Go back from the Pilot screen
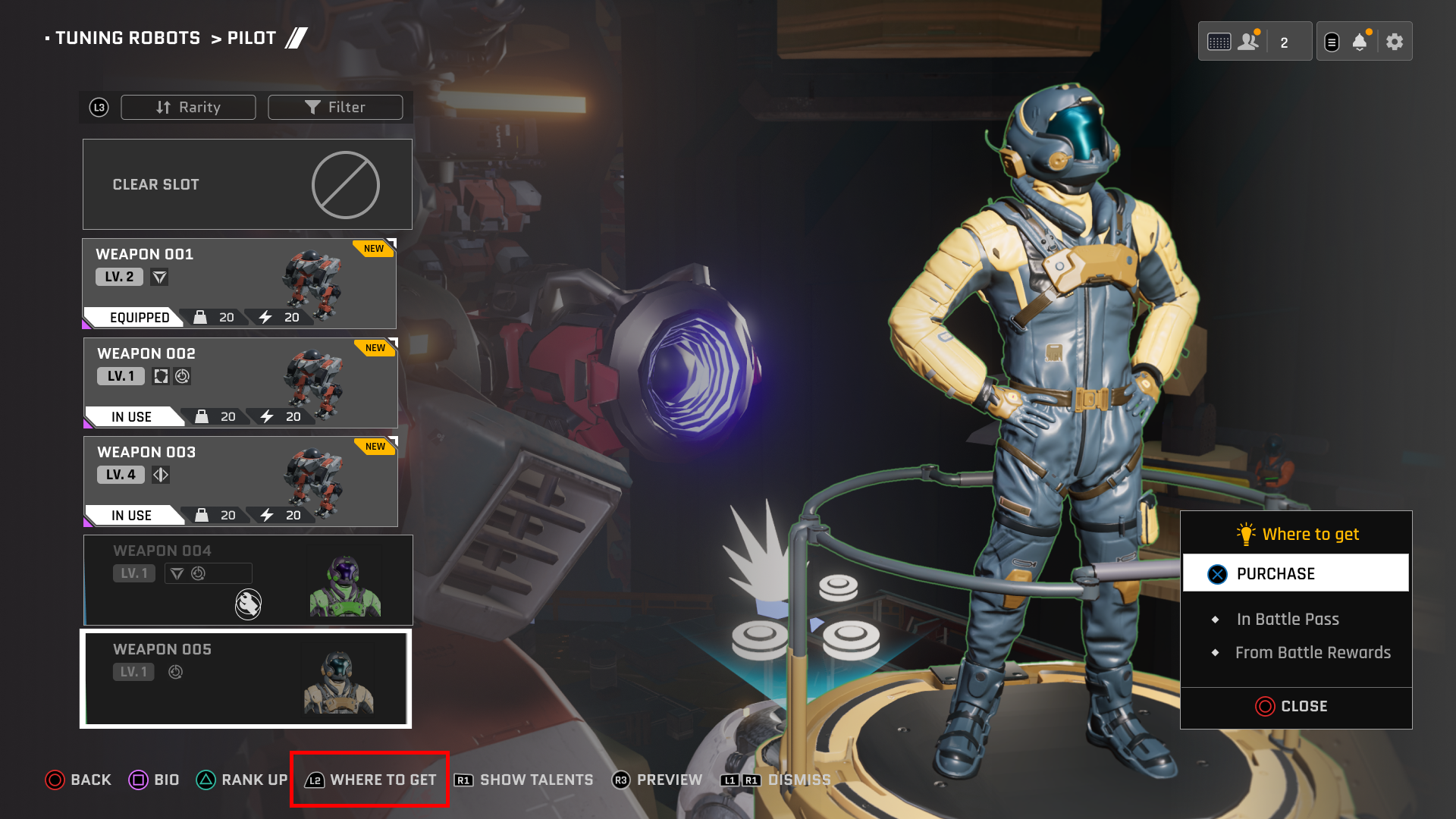This screenshot has height=819, width=1456. pos(78,780)
